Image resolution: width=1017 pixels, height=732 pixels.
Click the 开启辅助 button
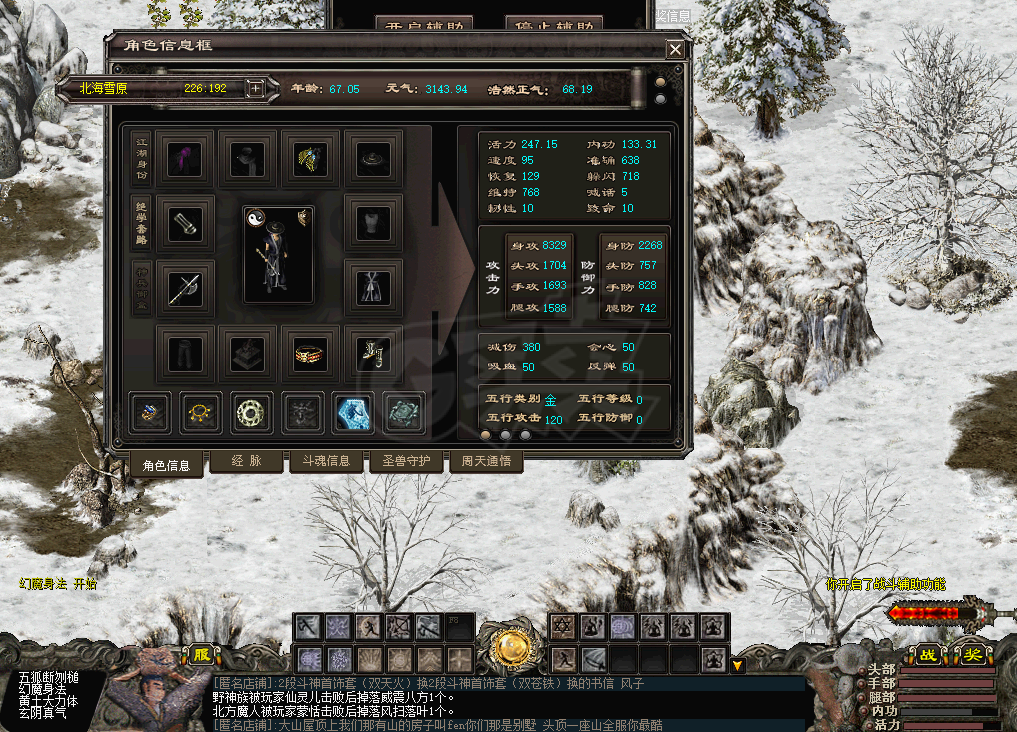pos(423,24)
